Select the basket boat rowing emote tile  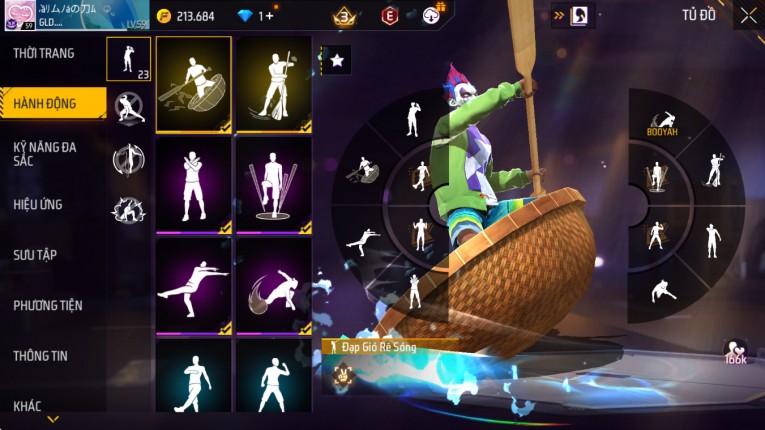194,85
